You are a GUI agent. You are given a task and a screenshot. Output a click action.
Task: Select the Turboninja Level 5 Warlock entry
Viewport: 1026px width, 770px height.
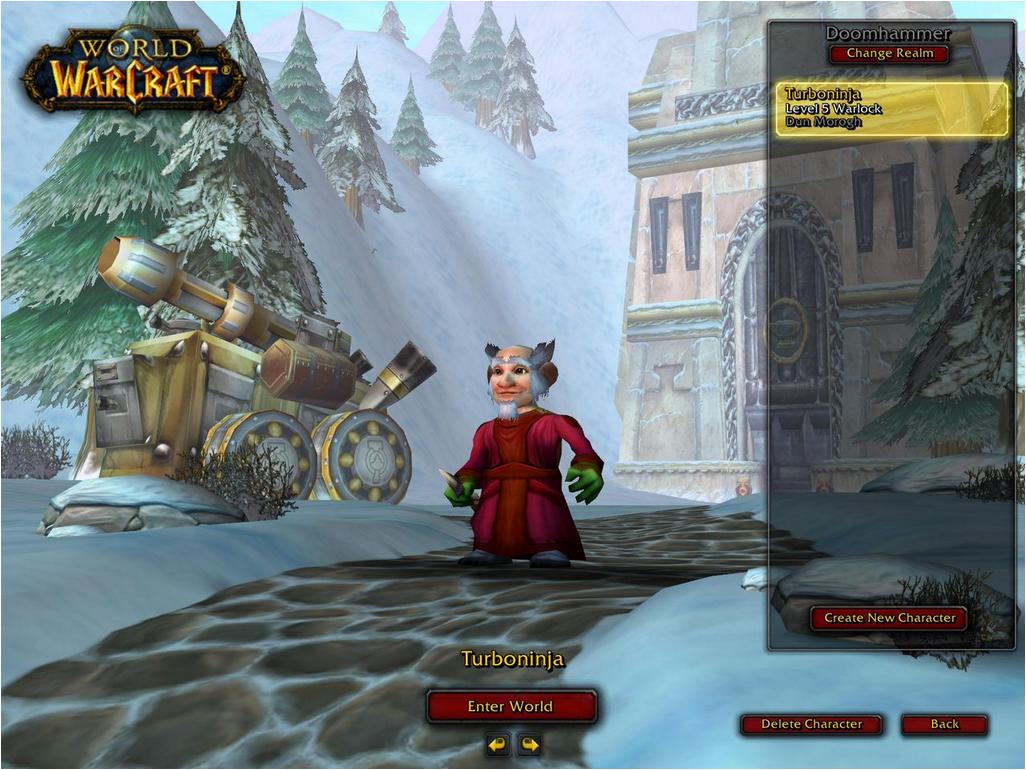[892, 109]
